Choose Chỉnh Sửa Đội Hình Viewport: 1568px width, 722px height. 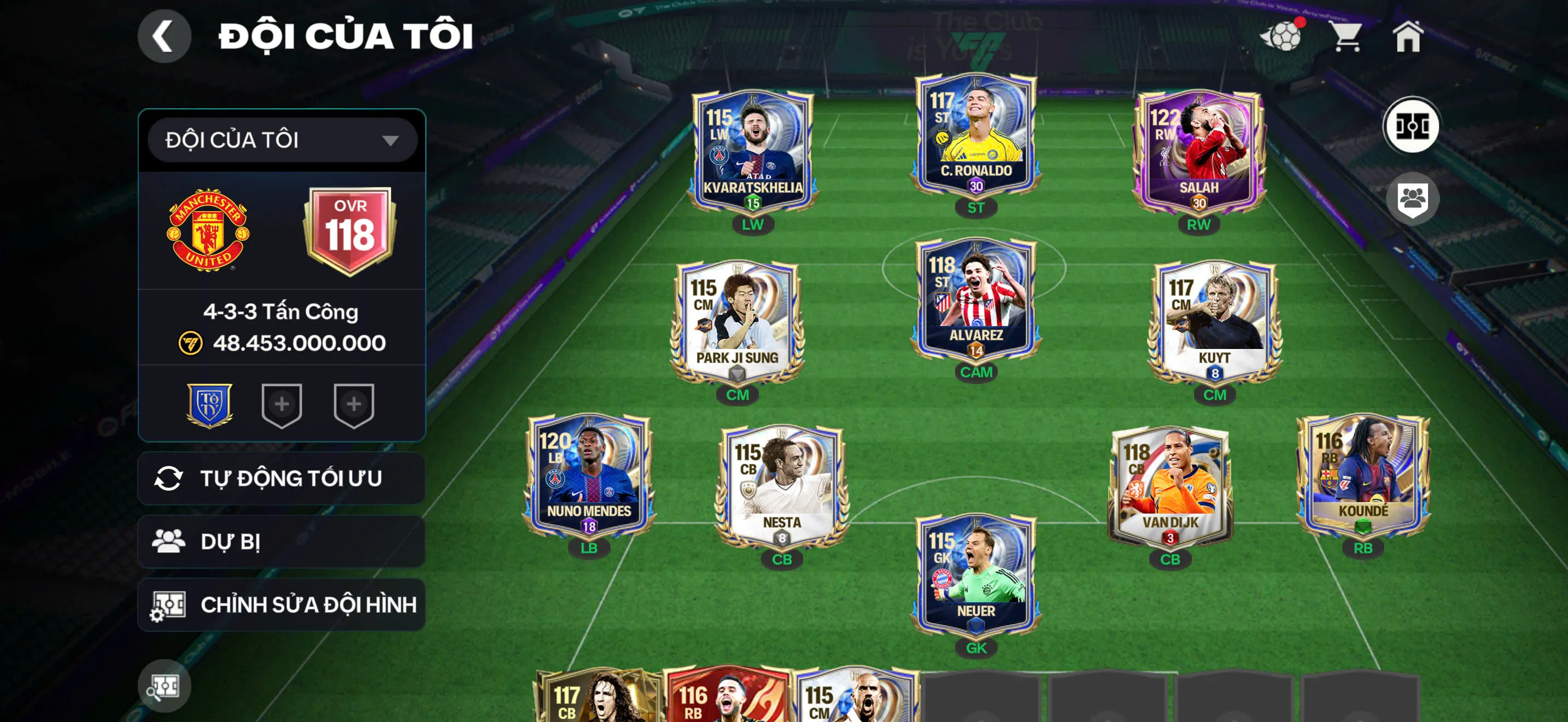point(282,605)
